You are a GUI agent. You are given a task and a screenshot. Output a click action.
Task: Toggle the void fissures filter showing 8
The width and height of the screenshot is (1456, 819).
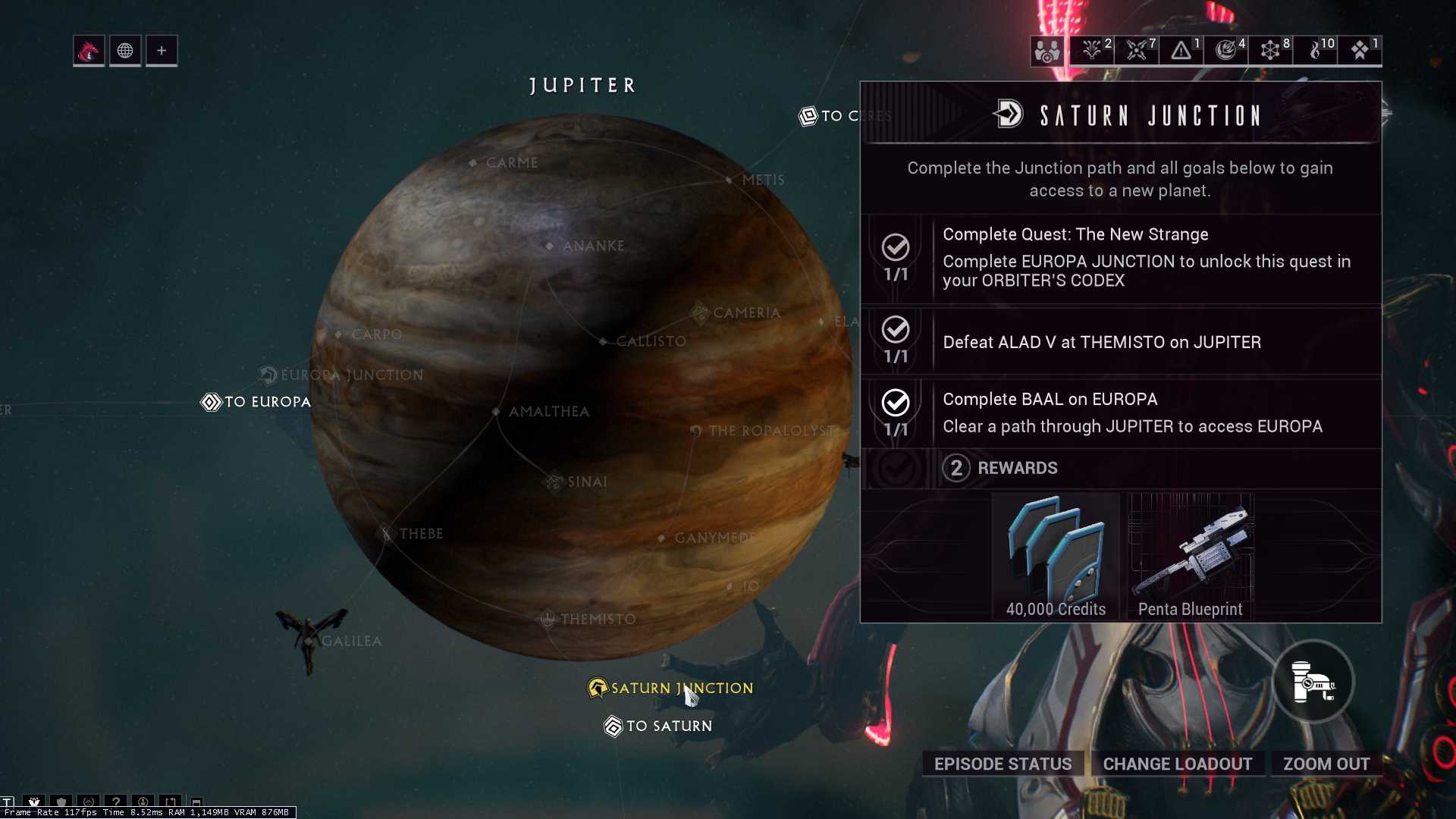(1271, 49)
